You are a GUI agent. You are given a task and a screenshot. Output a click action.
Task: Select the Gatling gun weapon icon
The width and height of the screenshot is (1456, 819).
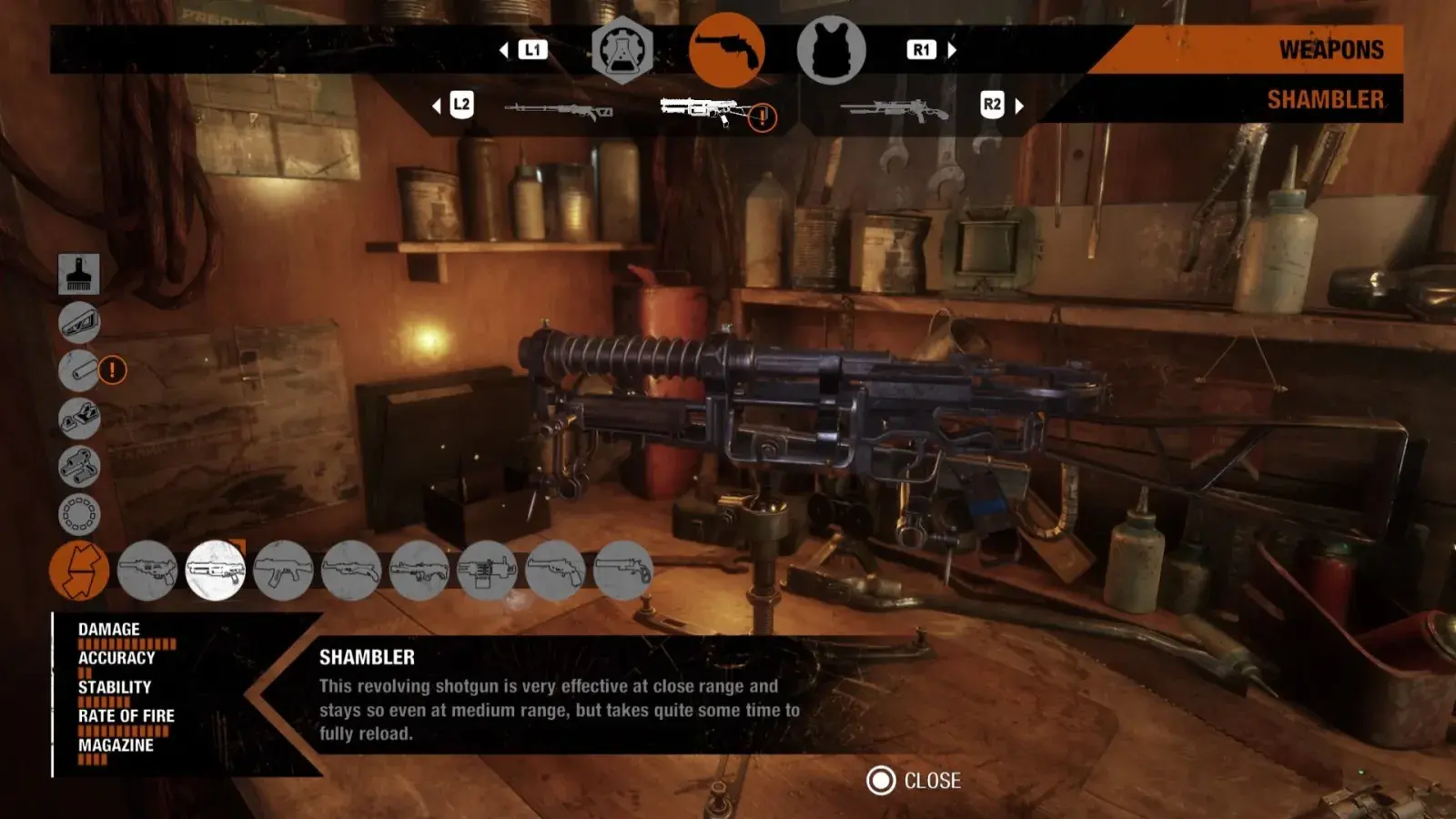point(487,571)
